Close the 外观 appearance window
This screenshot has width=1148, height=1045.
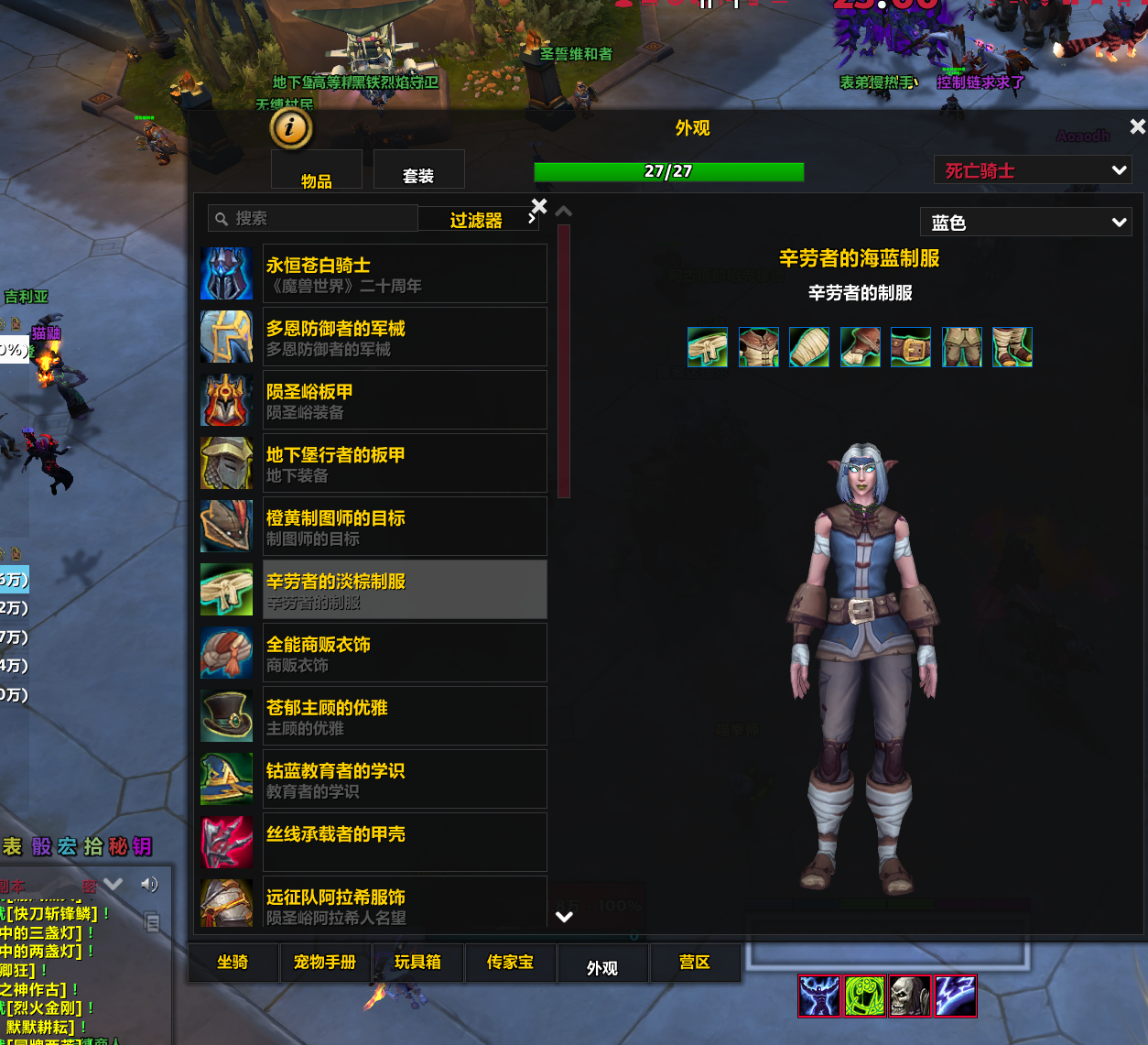coord(1137,127)
